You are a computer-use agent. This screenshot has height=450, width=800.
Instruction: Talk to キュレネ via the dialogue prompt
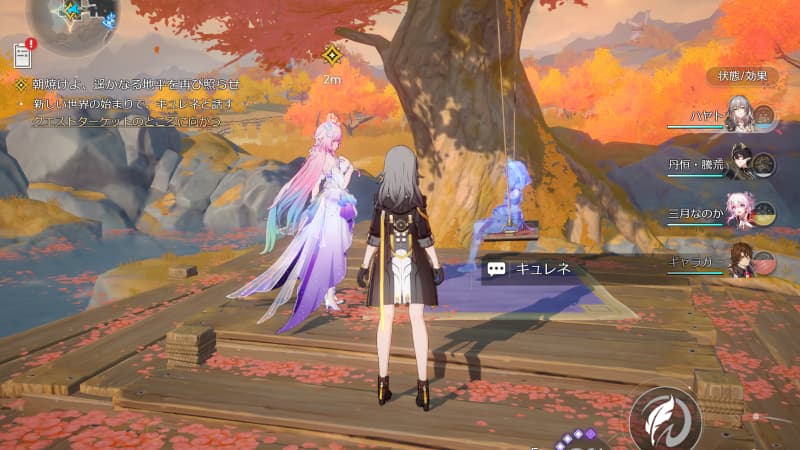pyautogui.click(x=529, y=268)
